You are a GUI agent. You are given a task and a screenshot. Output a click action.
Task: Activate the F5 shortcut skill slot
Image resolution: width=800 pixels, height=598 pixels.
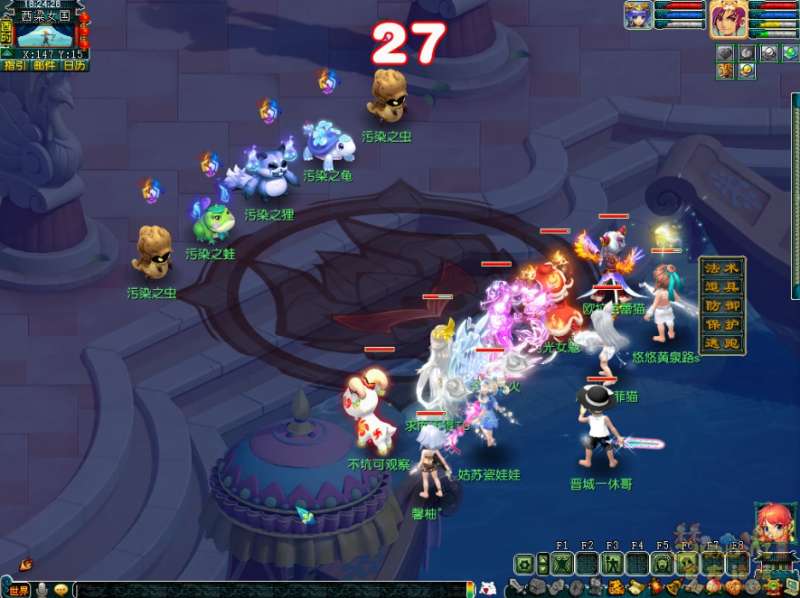pos(661,564)
